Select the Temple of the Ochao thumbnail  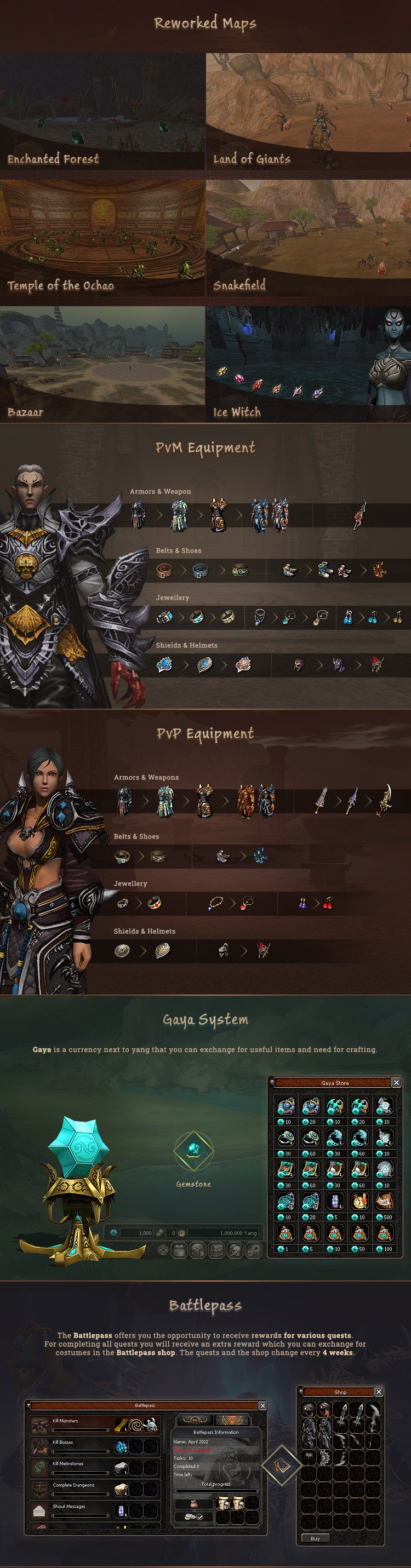coord(102,237)
